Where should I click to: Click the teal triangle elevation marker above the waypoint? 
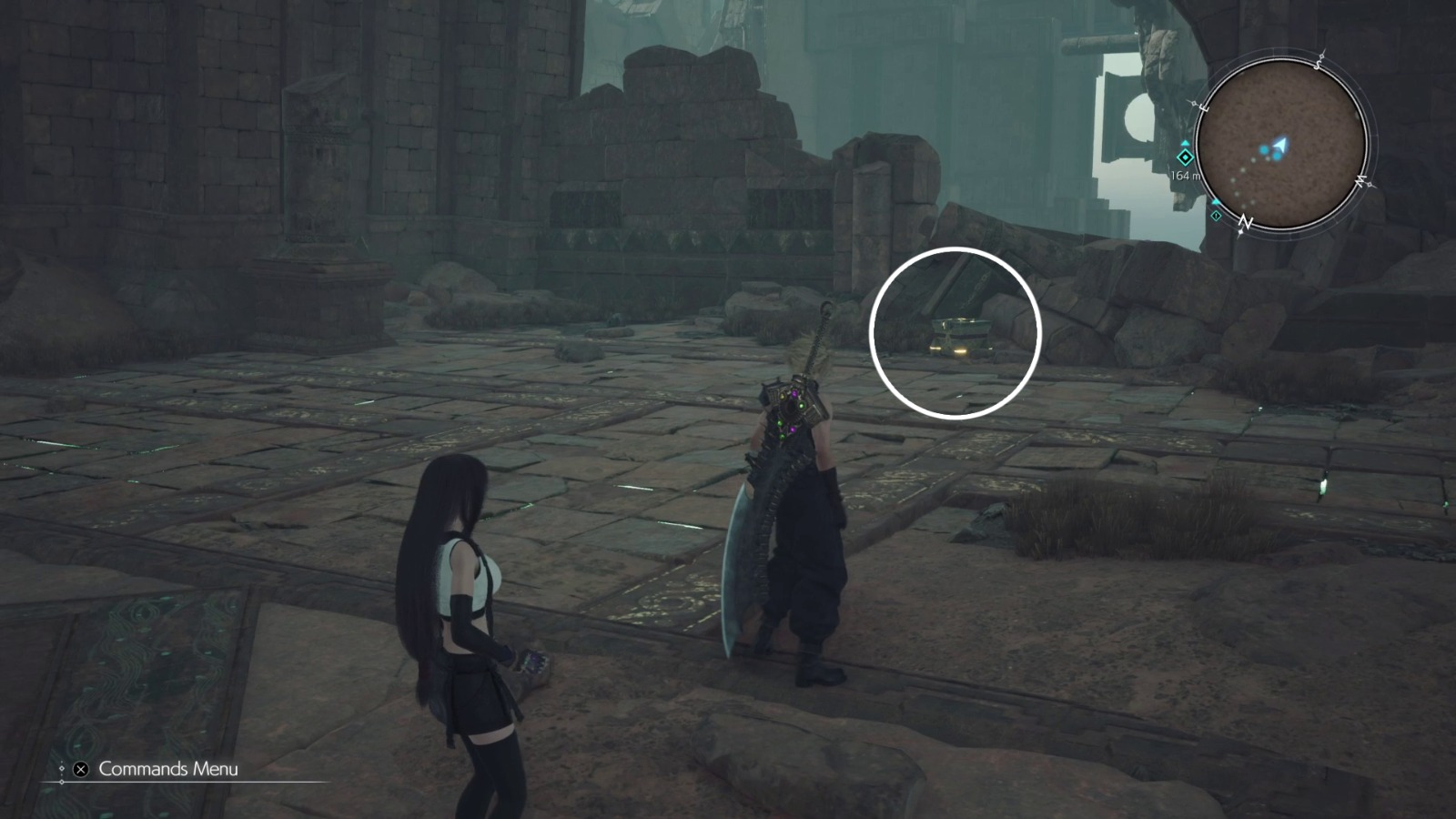pos(1185,143)
